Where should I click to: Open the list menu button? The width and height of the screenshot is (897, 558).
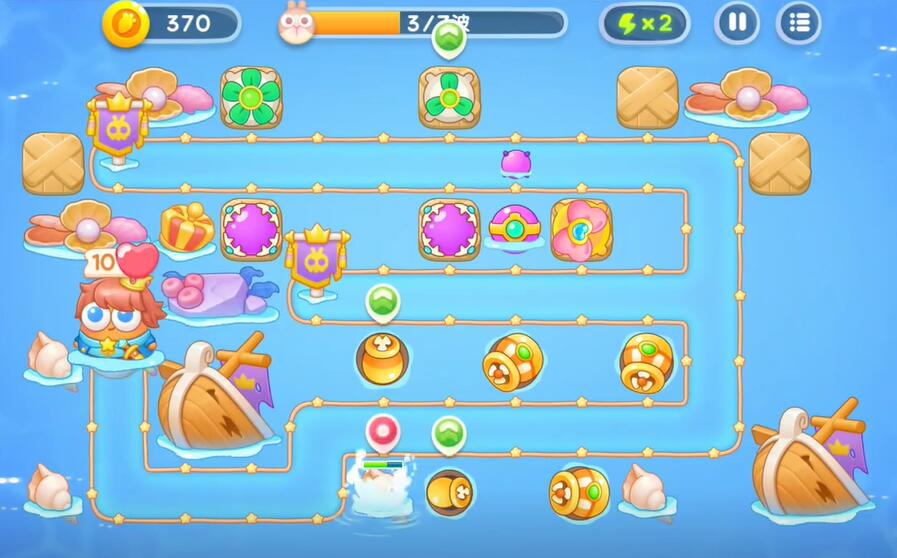click(x=798, y=23)
